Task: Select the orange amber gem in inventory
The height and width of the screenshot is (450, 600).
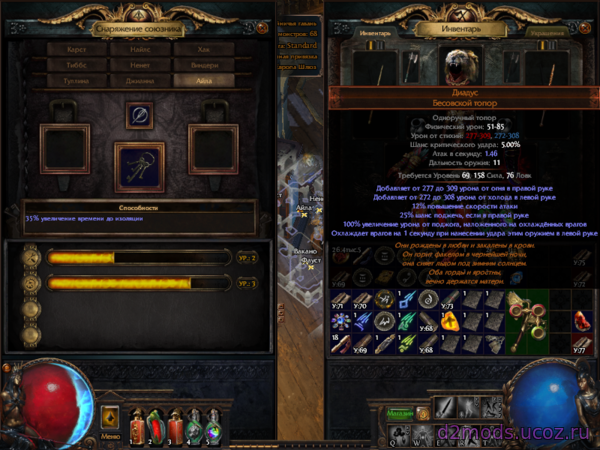Action: (449, 320)
